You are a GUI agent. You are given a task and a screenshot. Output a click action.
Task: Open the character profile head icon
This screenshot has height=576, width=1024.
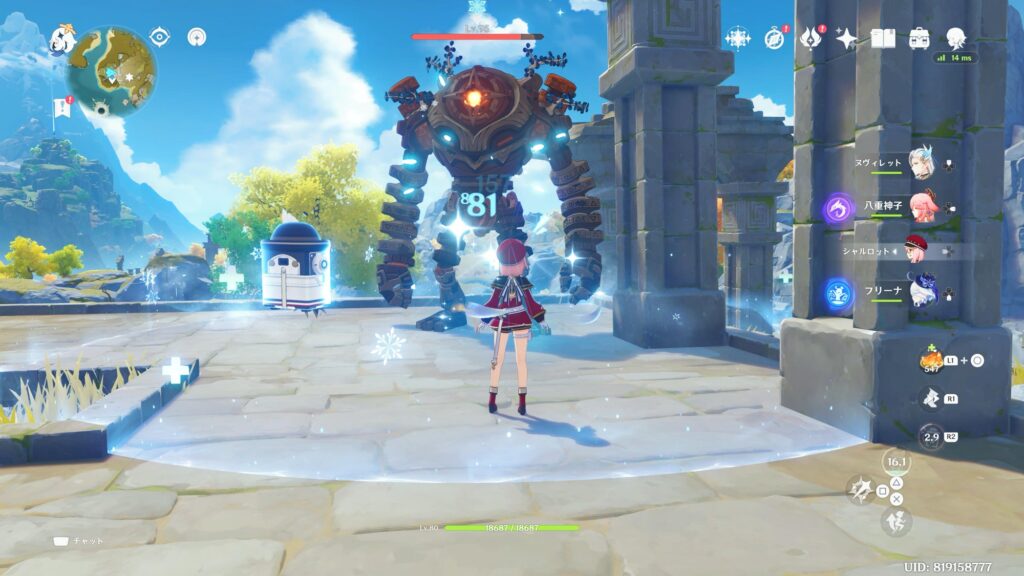(956, 38)
